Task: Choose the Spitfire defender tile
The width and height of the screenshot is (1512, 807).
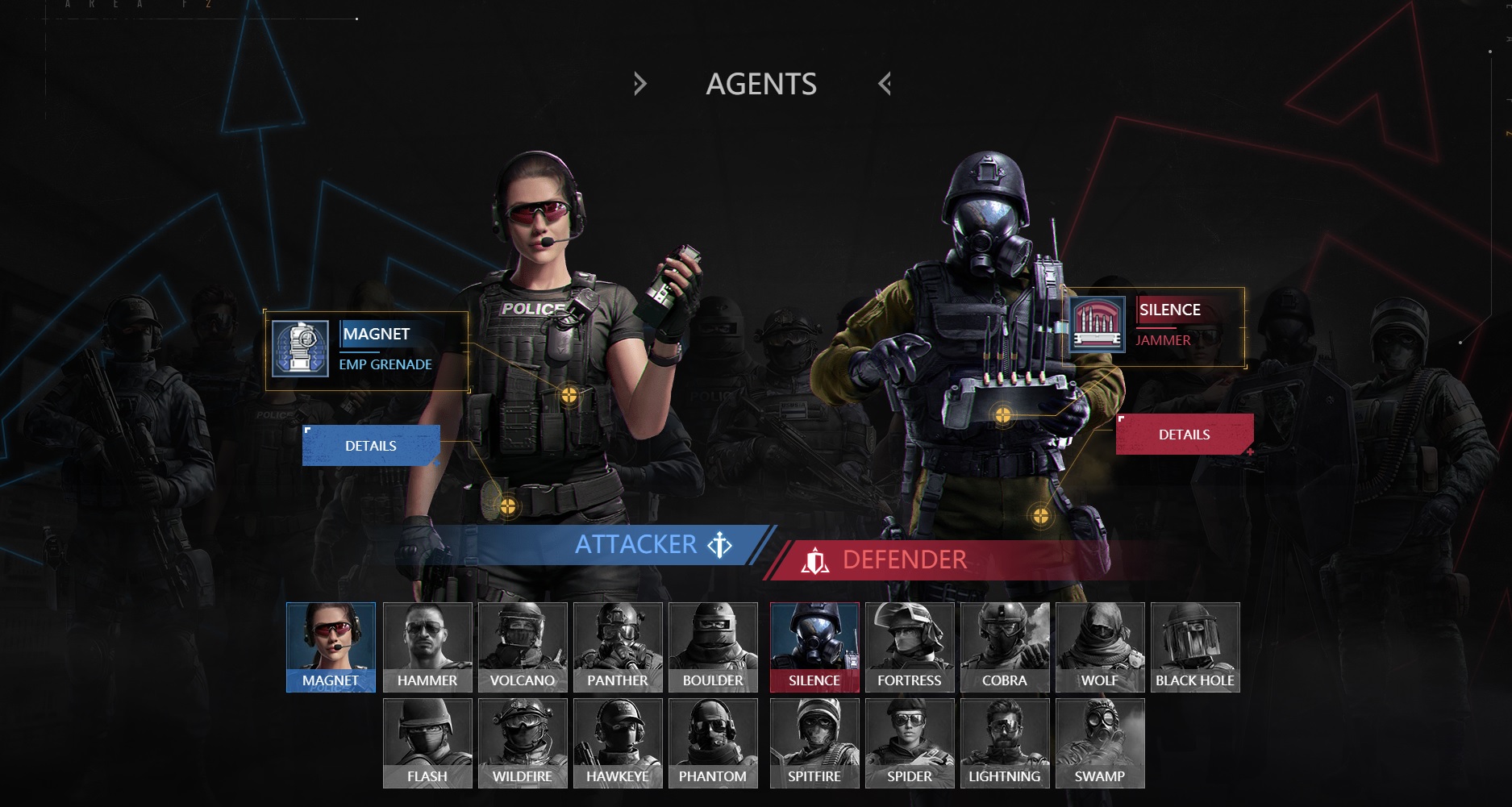Action: pos(814,743)
